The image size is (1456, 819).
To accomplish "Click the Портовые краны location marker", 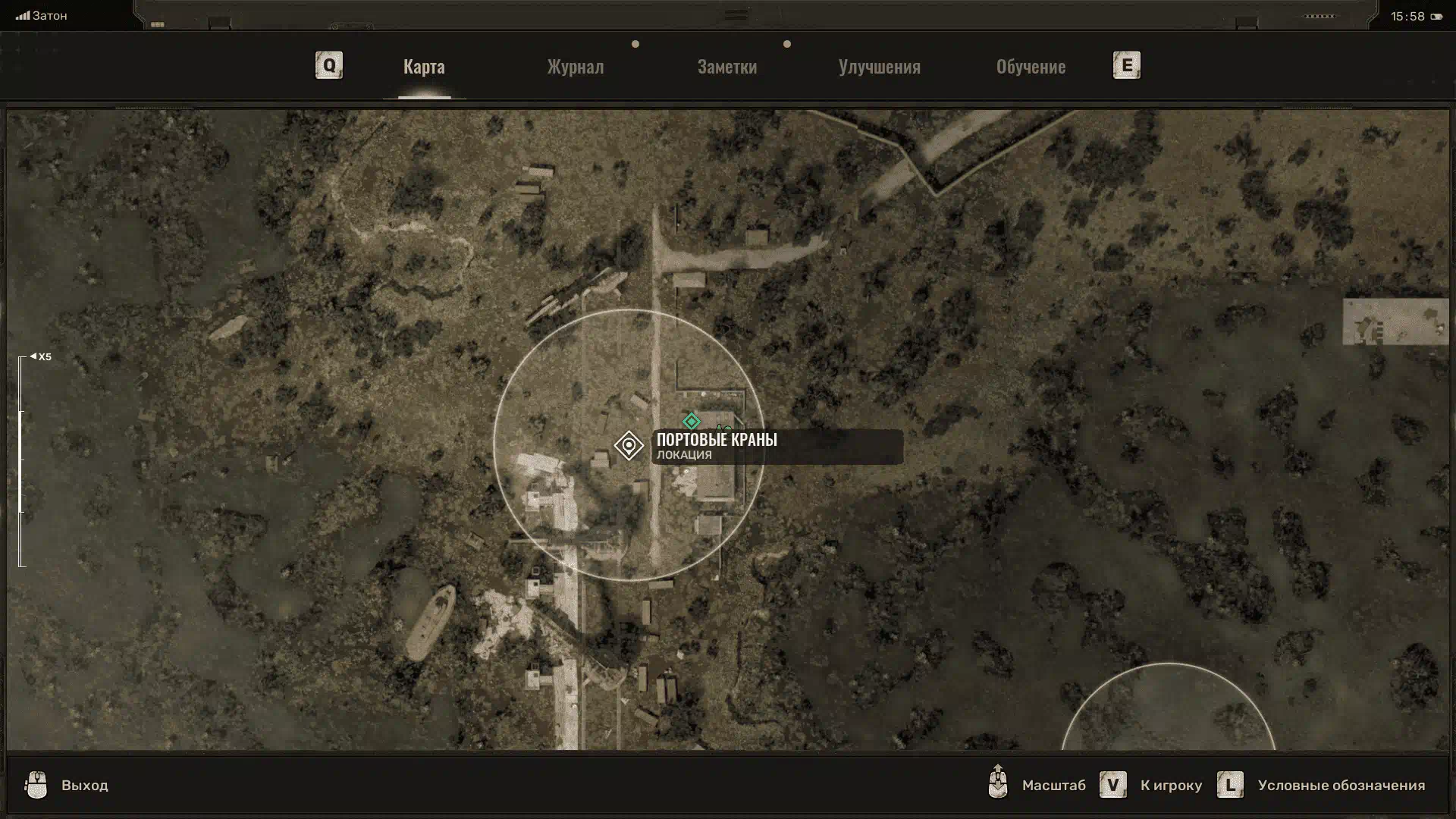I will pyautogui.click(x=629, y=445).
